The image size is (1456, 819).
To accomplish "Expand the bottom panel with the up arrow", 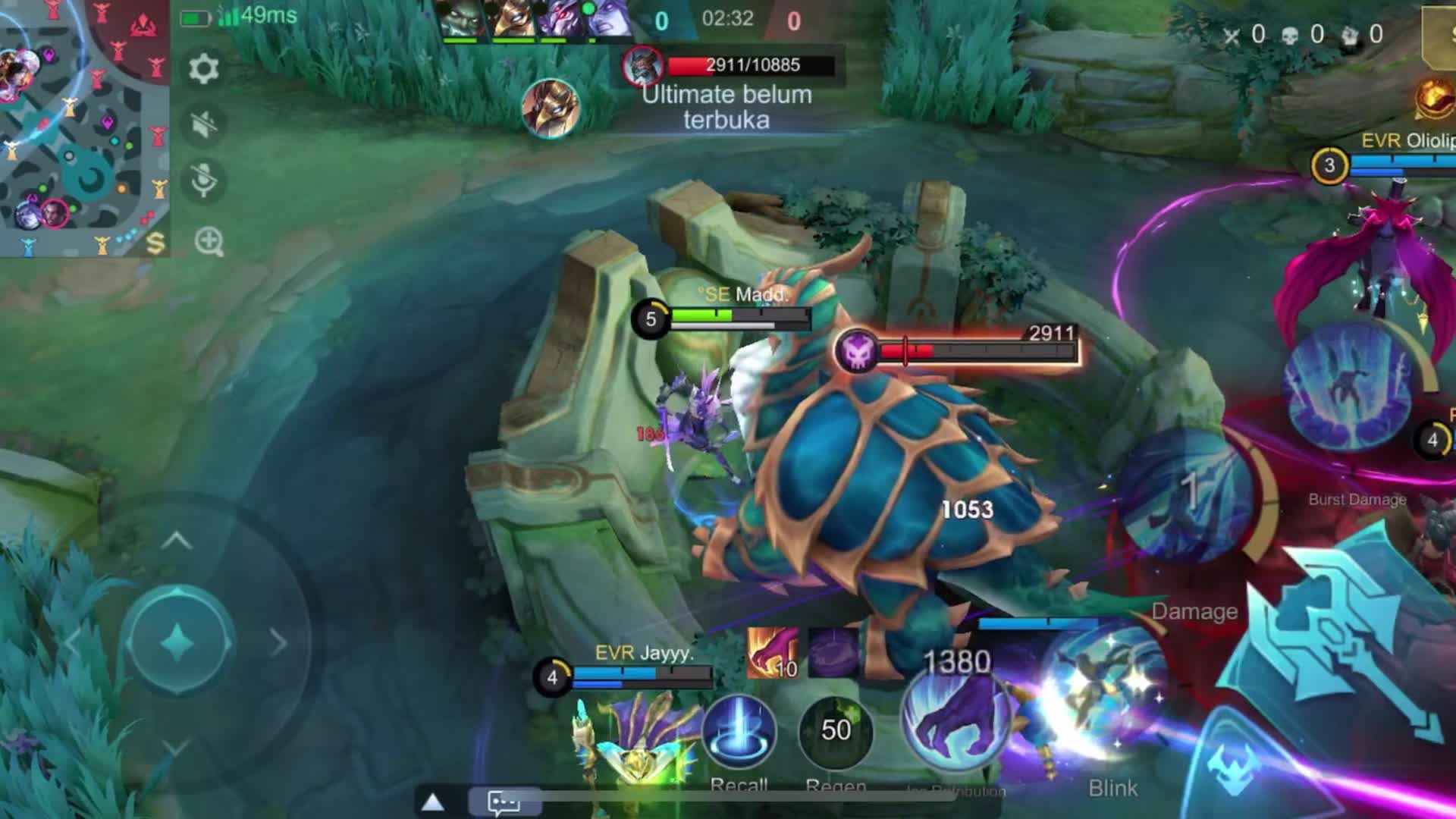I will pyautogui.click(x=433, y=802).
